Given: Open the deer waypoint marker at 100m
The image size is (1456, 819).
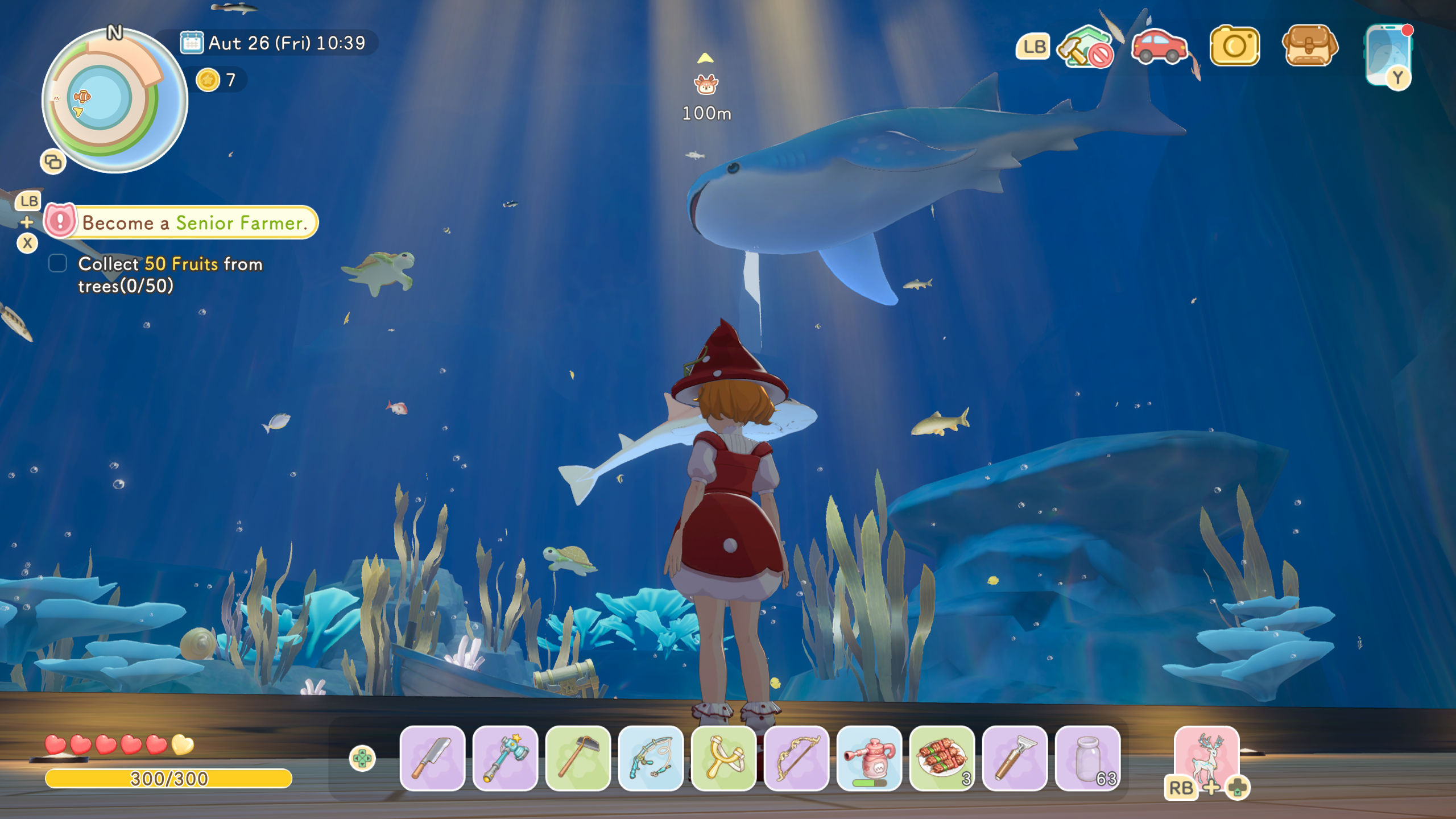Looking at the screenshot, I should click(x=705, y=84).
